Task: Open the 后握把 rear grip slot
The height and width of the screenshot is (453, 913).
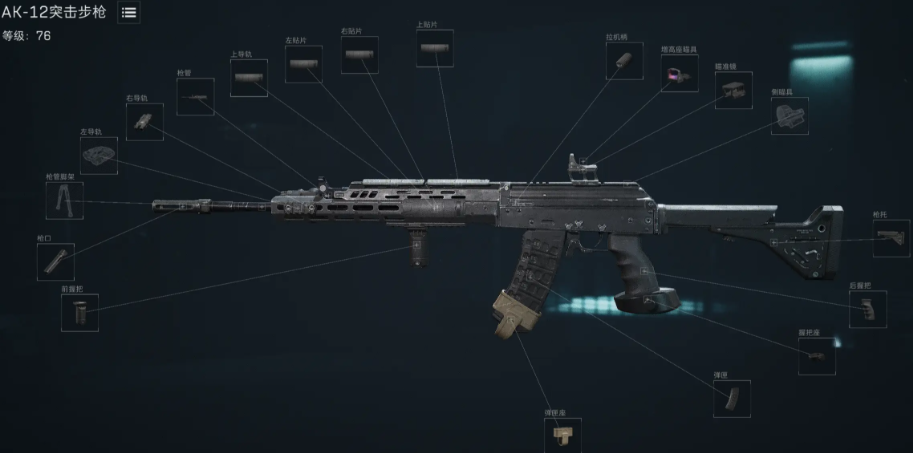Action: pyautogui.click(x=868, y=309)
